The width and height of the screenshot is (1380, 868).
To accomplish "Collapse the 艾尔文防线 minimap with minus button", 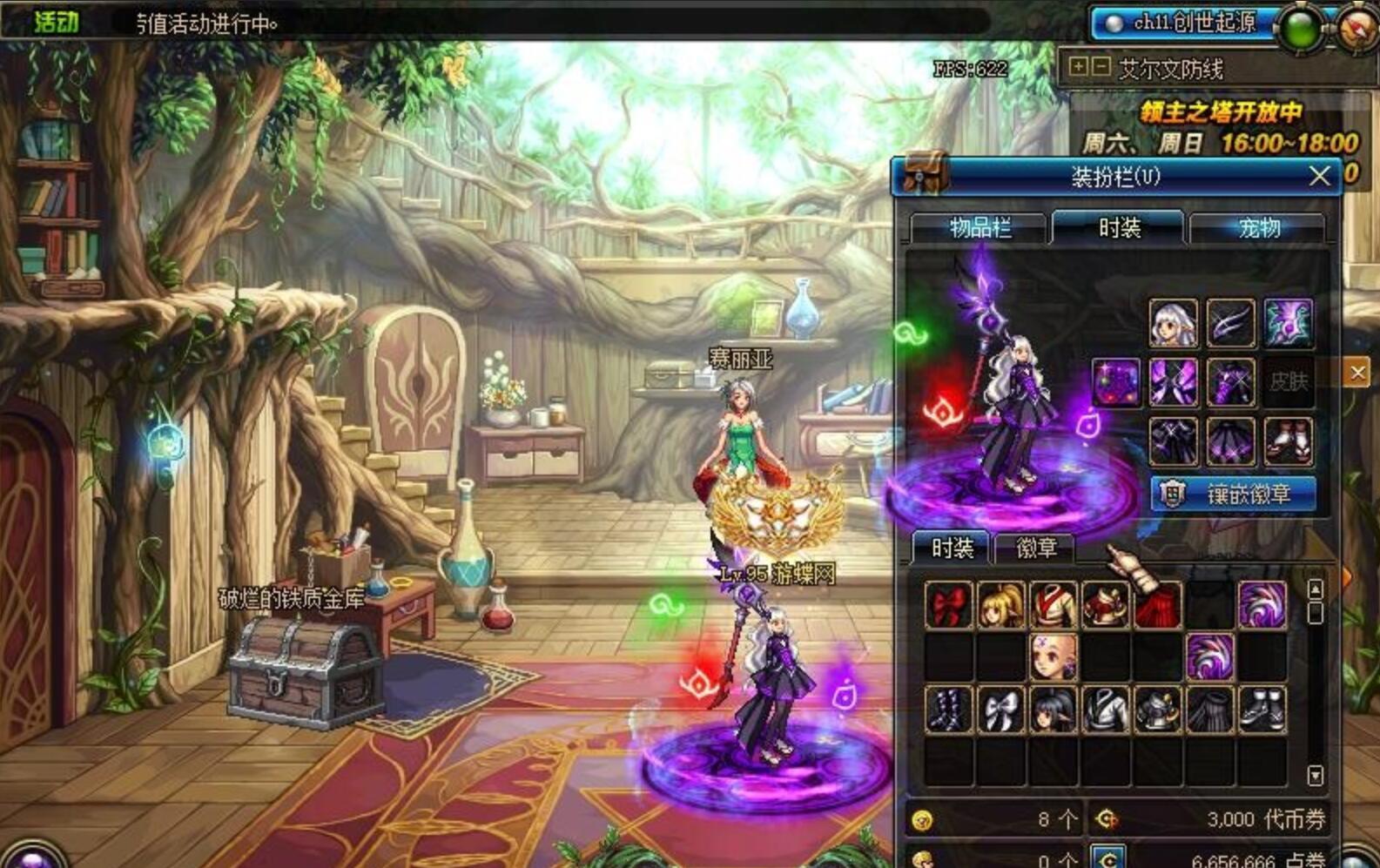I will [1101, 66].
